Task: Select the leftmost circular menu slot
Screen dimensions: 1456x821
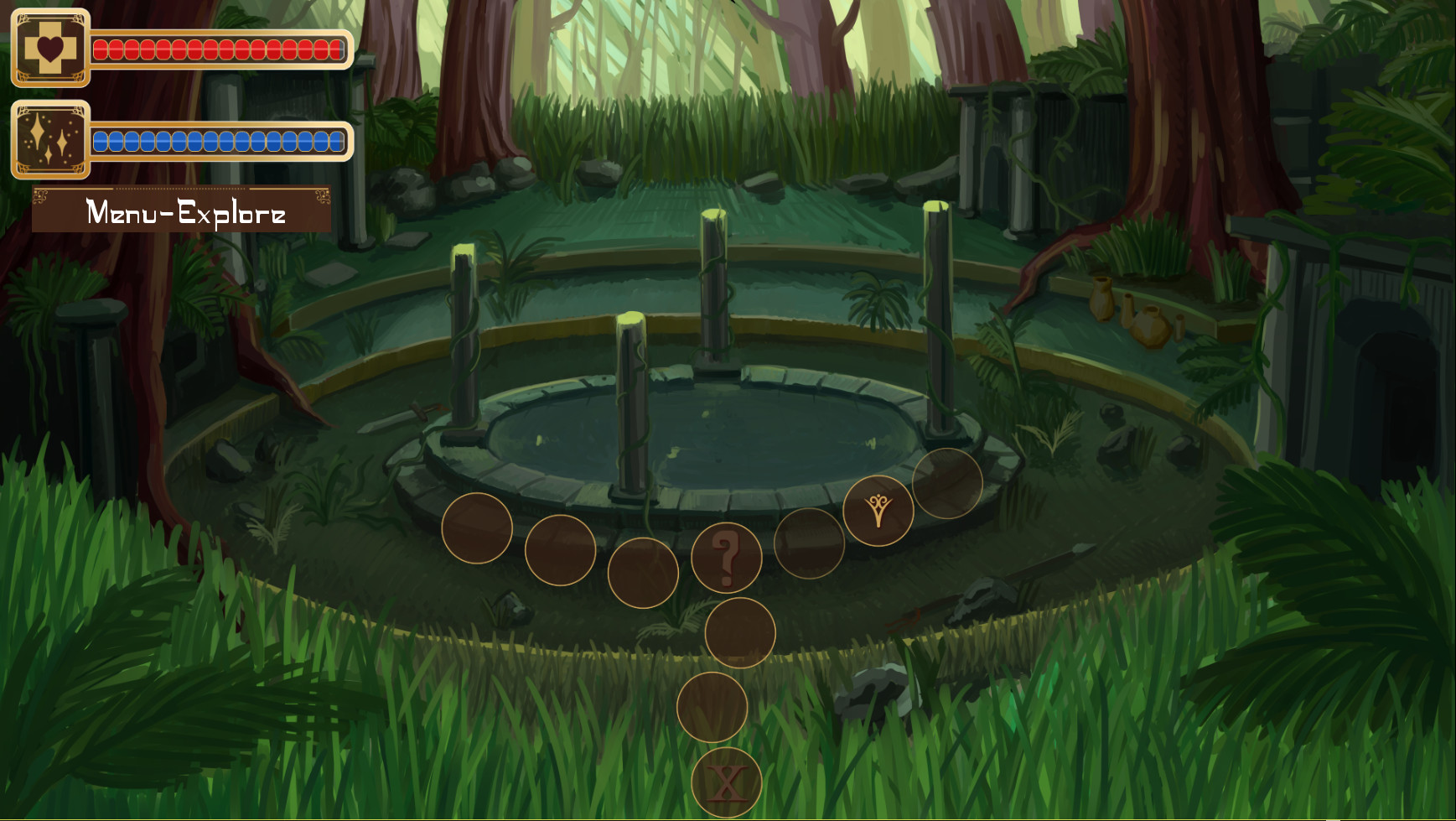Action: [476, 528]
